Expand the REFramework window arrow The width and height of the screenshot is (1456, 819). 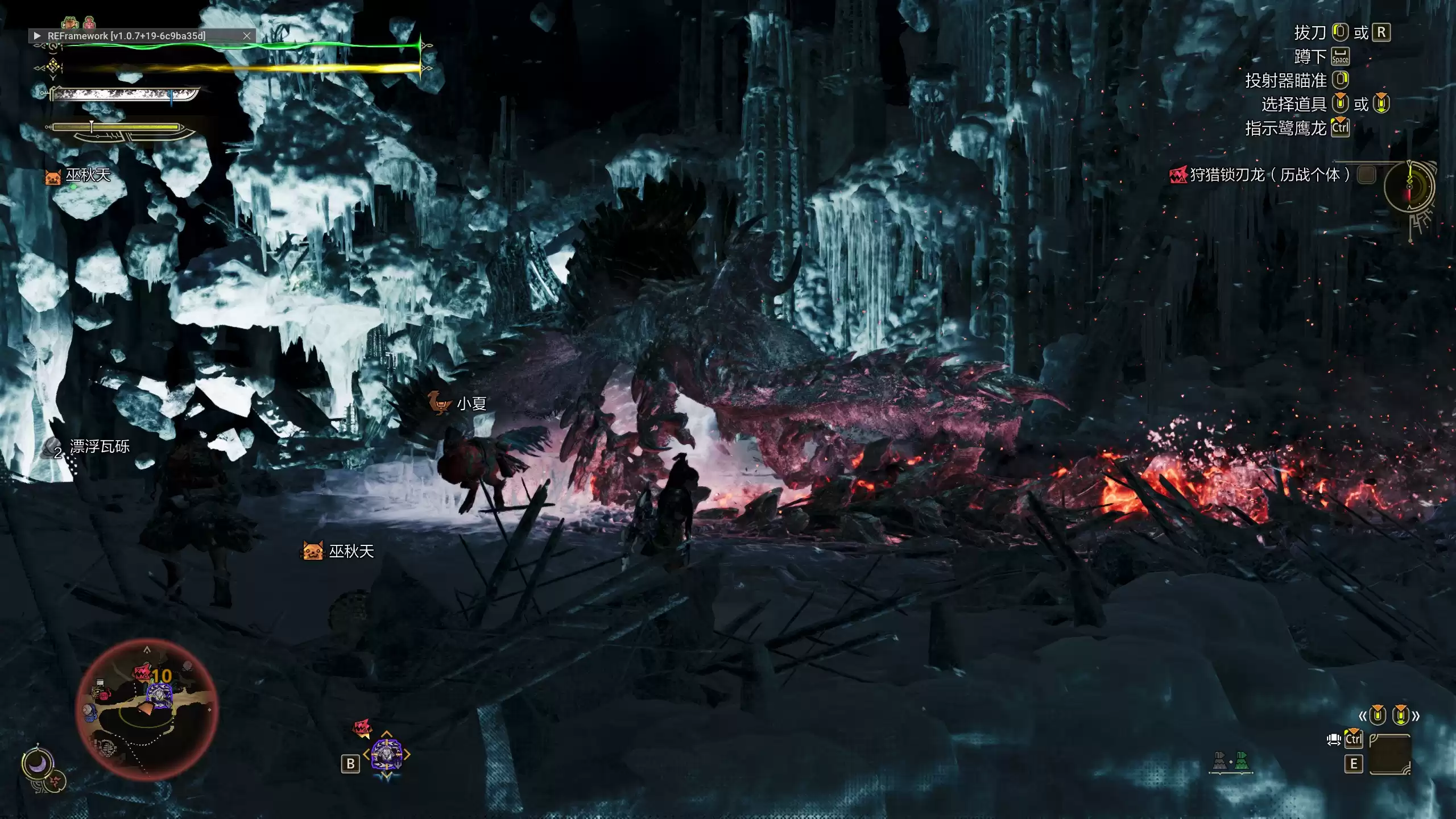38,35
